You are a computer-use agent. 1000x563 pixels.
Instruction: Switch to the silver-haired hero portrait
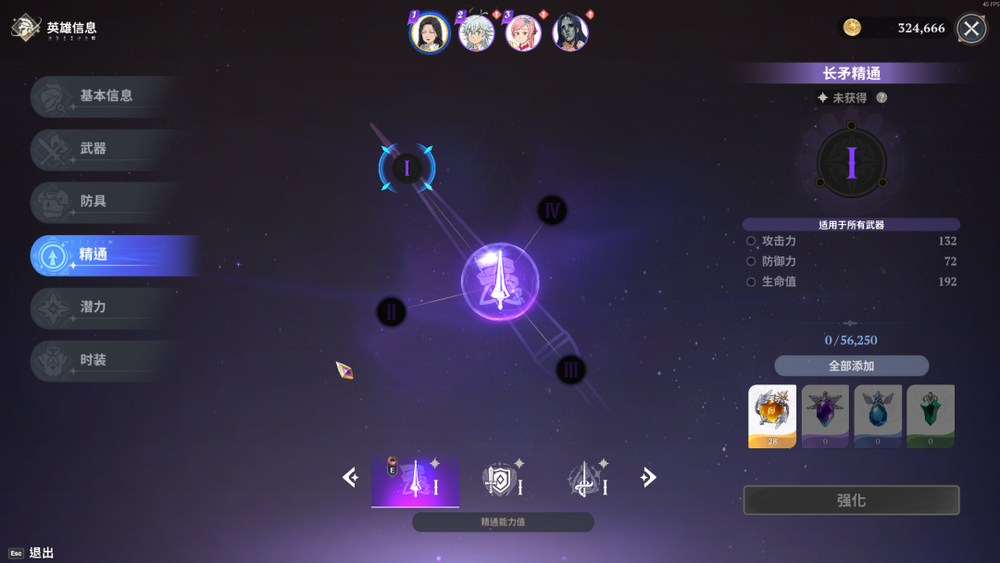pos(476,32)
